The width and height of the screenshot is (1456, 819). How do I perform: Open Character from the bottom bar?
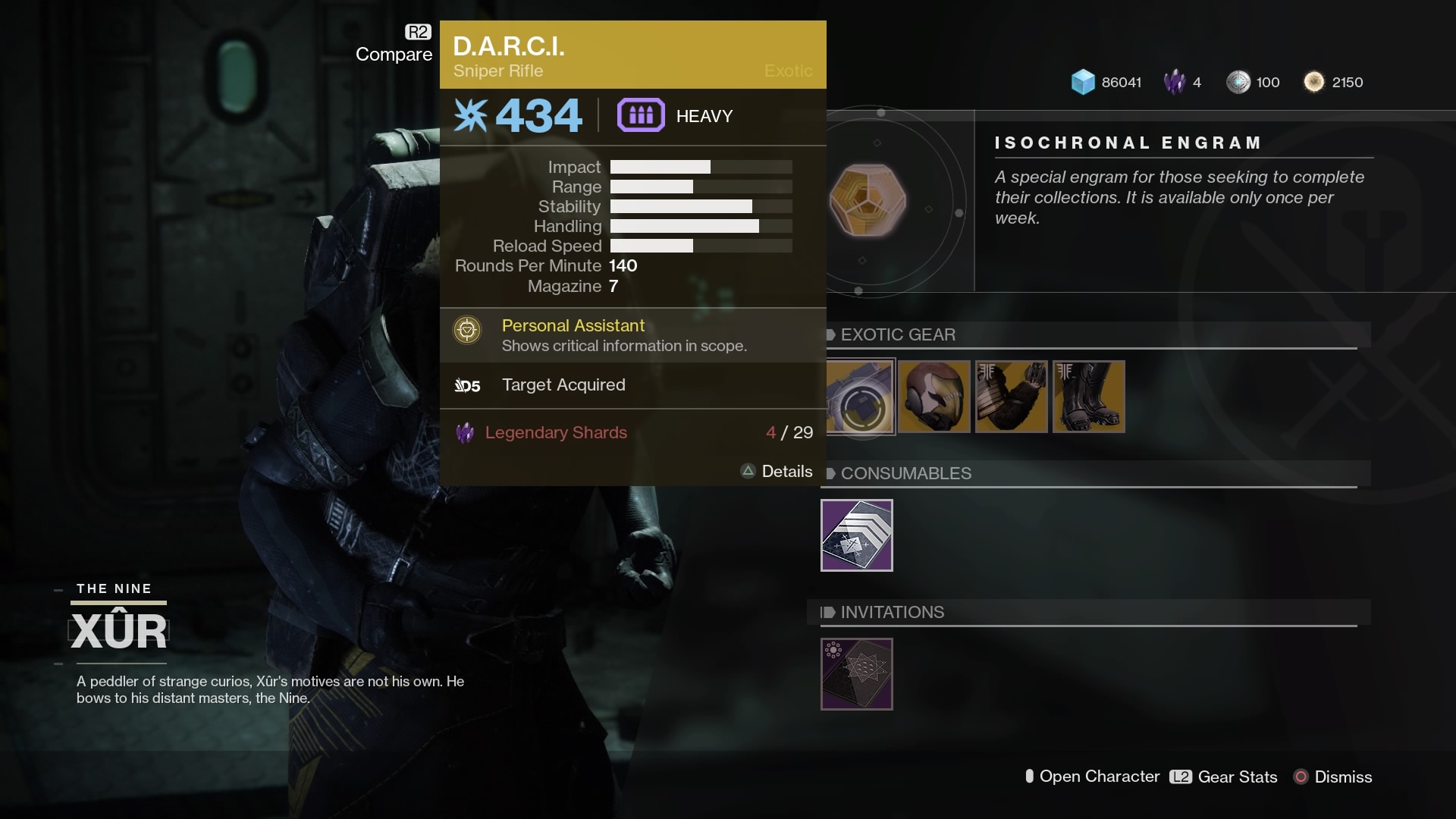coord(1092,777)
